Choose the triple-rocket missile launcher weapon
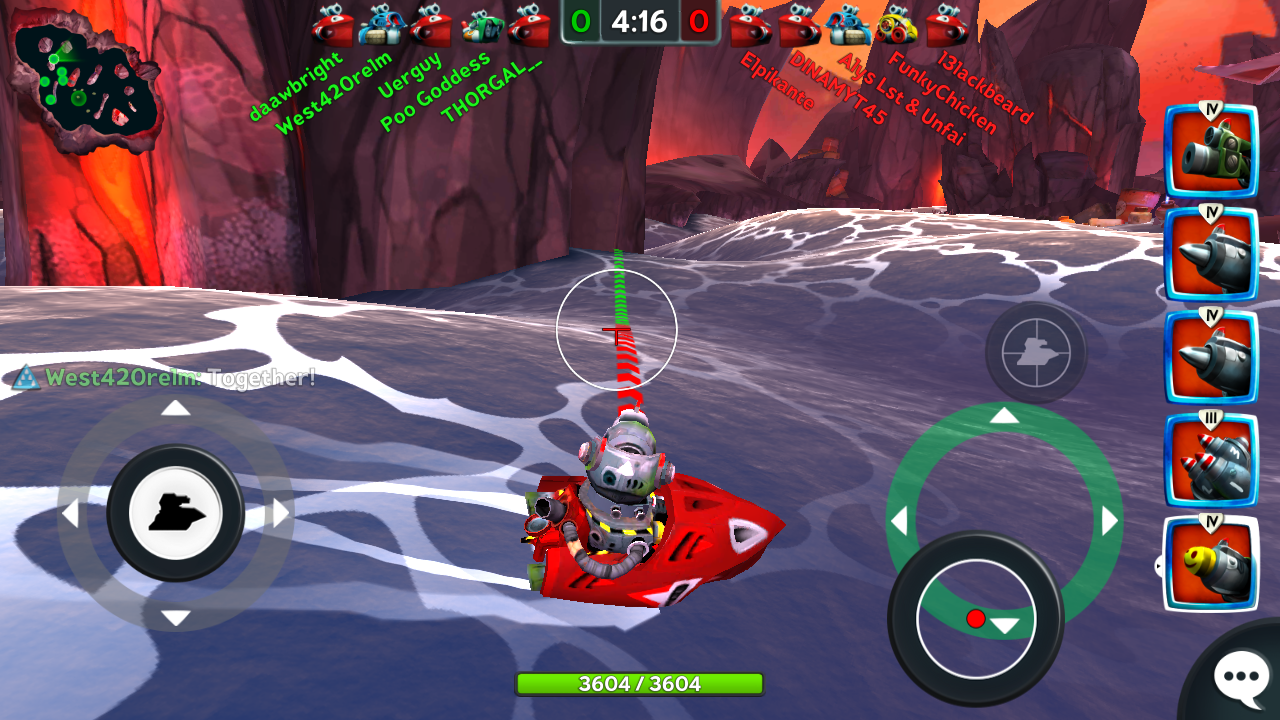 [1211, 460]
